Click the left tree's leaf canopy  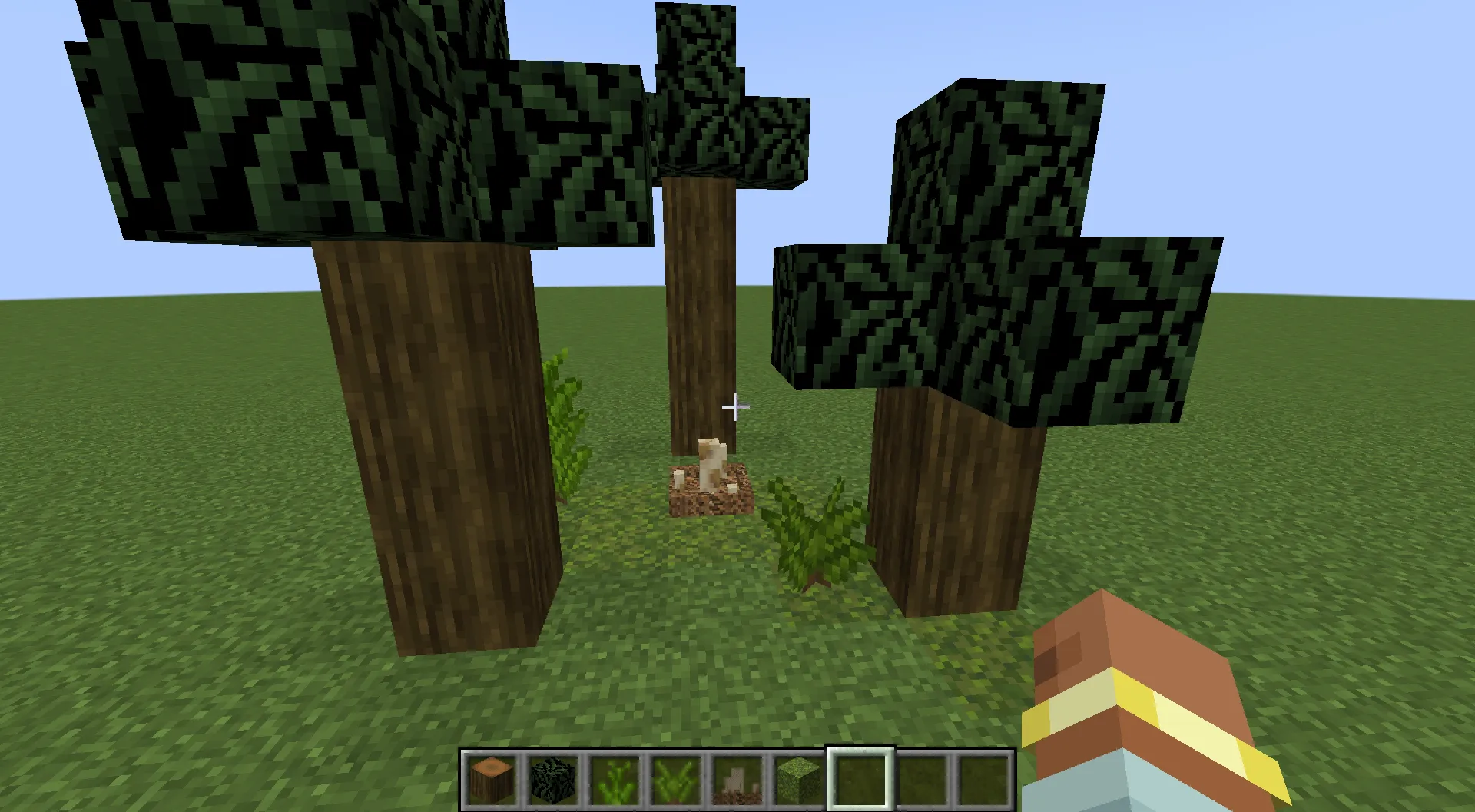click(307, 123)
